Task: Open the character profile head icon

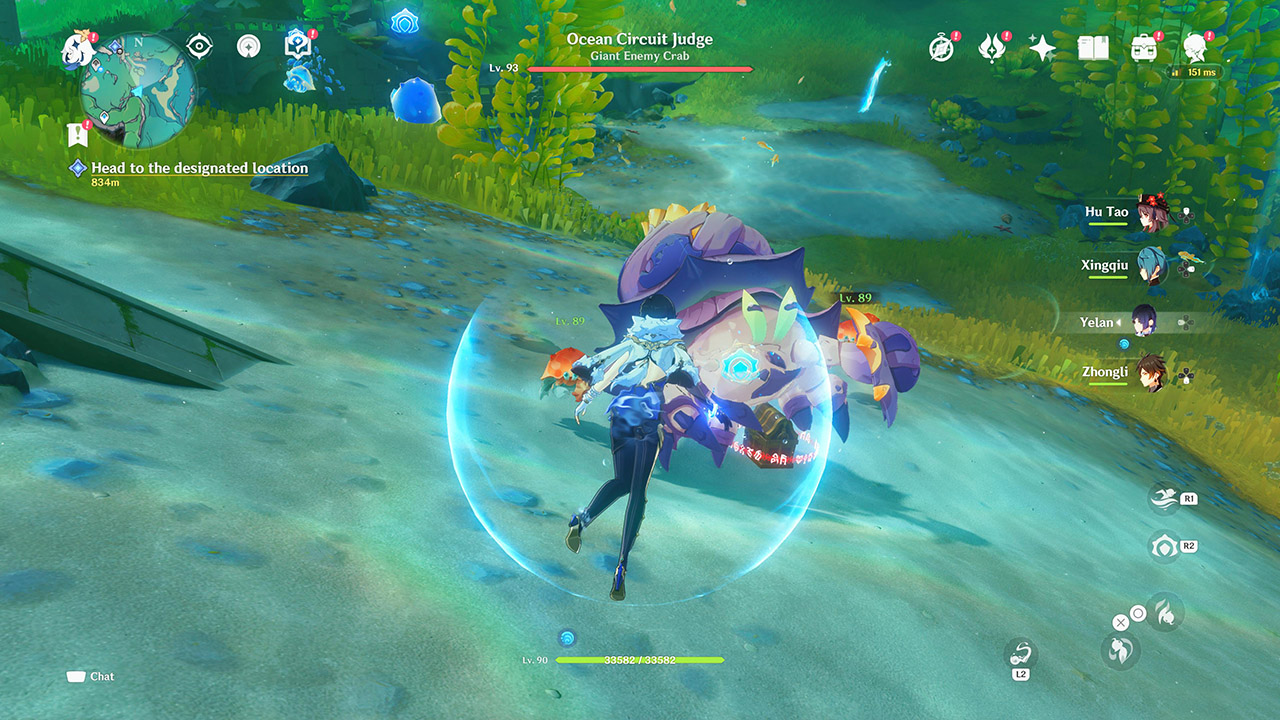Action: 1194,48
